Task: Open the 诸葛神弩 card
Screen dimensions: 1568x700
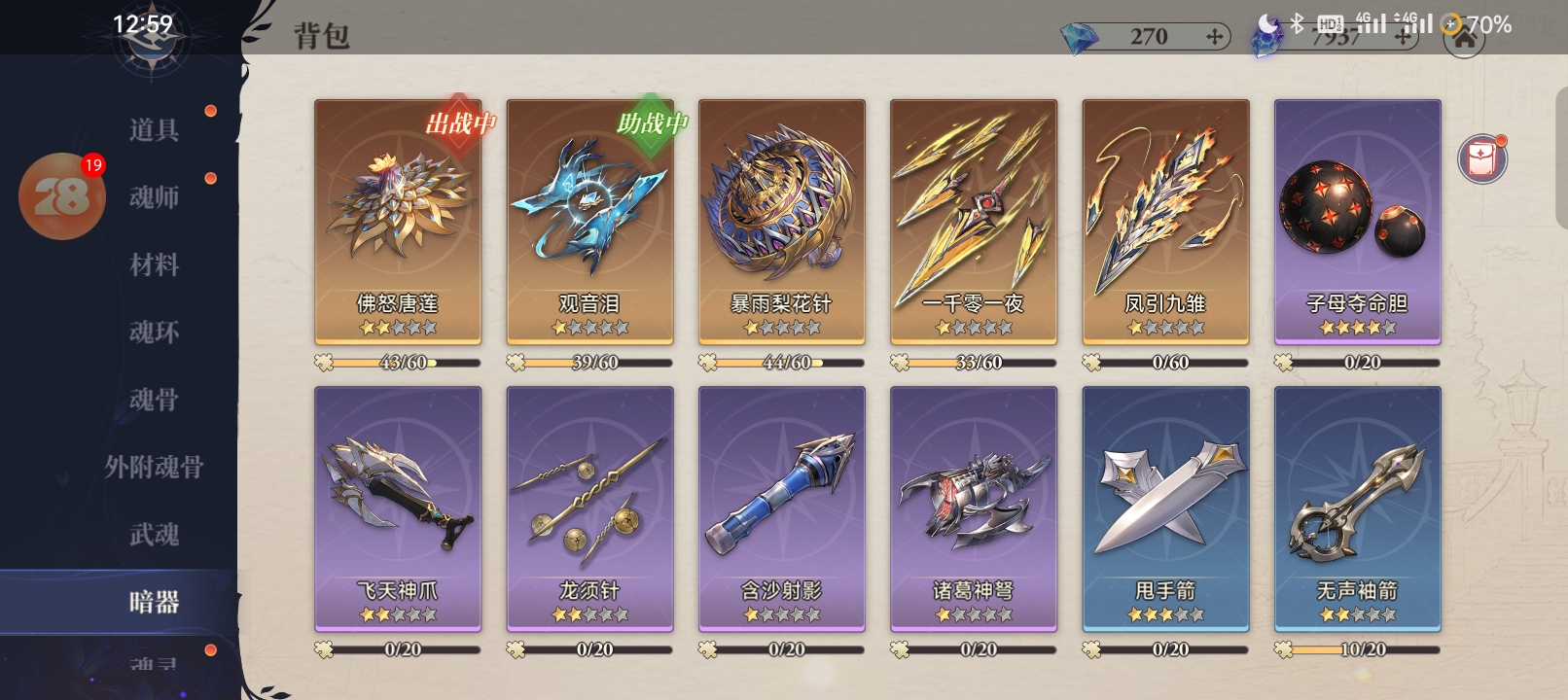Action: point(973,508)
